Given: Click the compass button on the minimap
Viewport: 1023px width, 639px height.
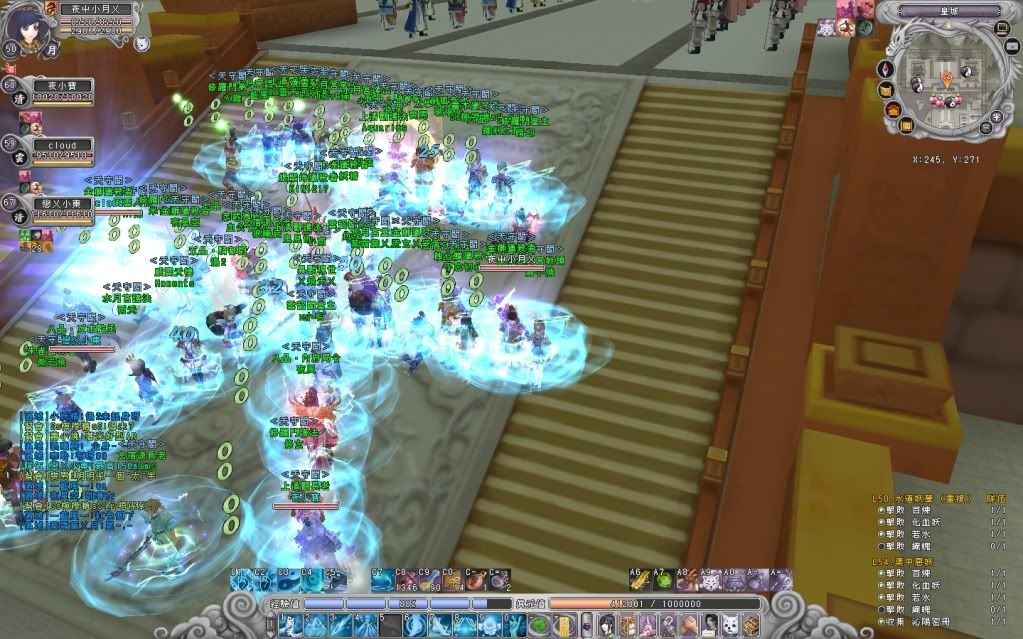Looking at the screenshot, I should 884,69.
